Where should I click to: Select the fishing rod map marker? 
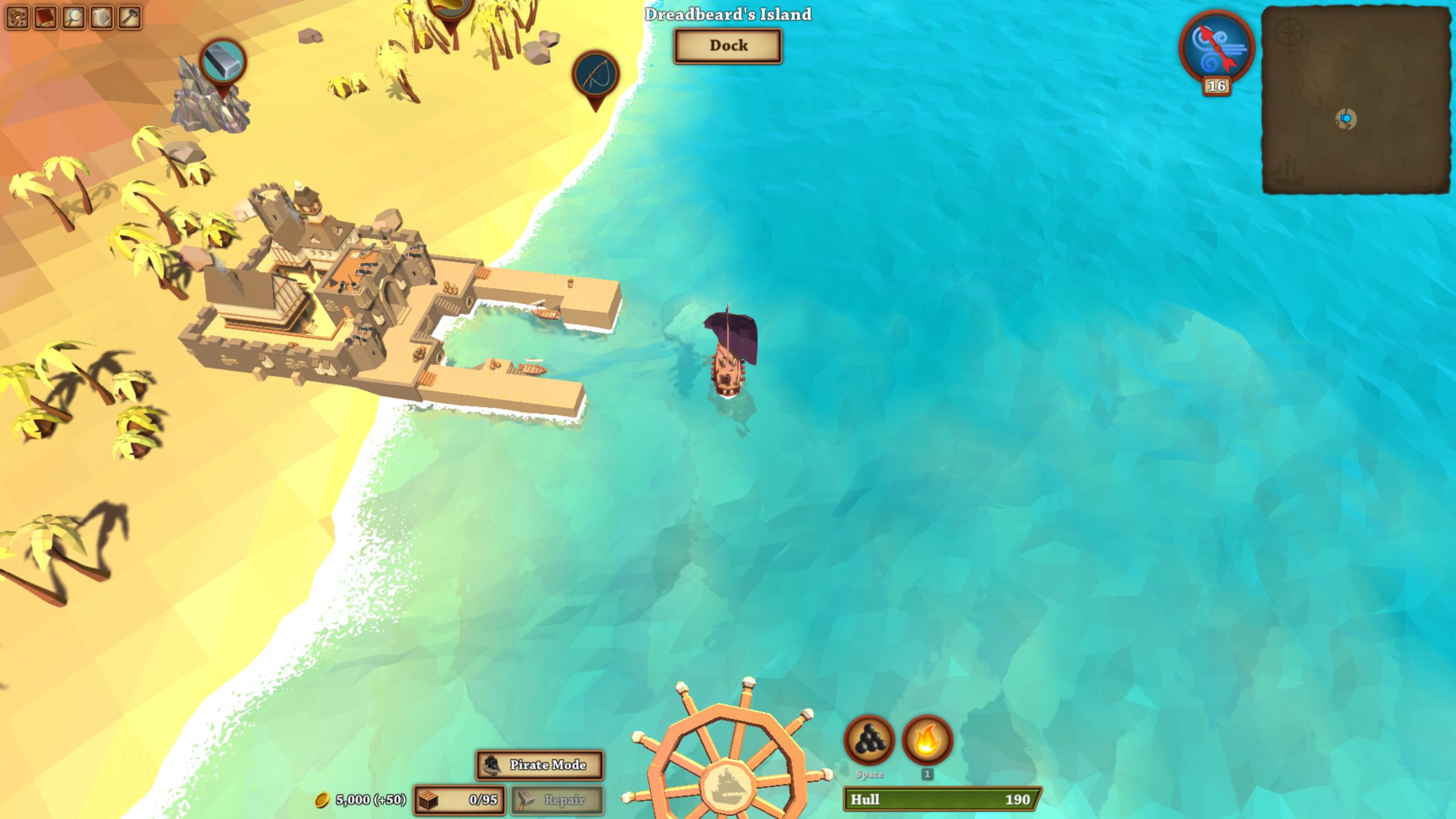tap(595, 75)
